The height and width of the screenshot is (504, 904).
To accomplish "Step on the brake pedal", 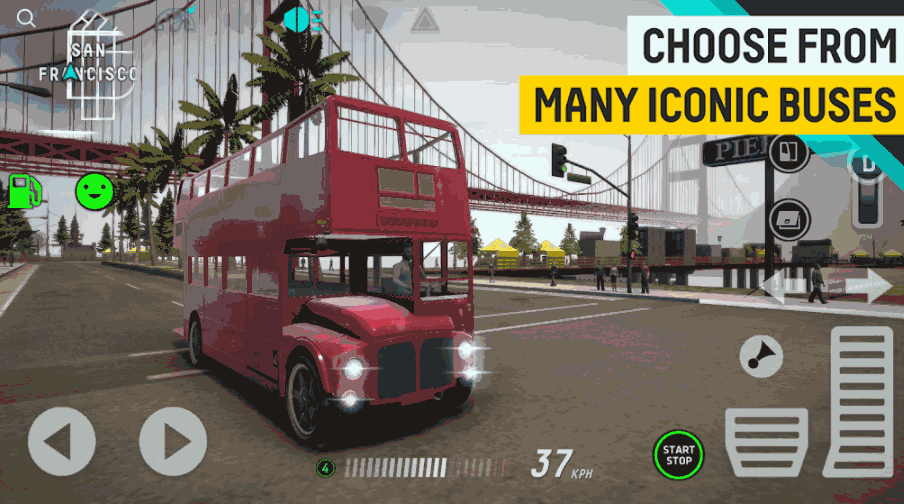I will click(766, 441).
